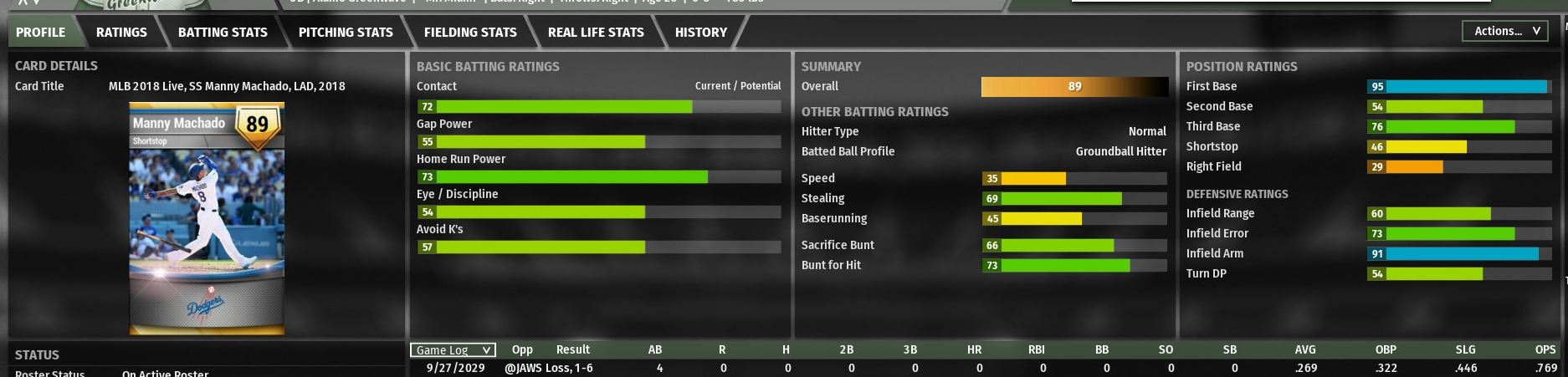Image resolution: width=1568 pixels, height=377 pixels.
Task: Expand the Game Log dropdown
Action: (453, 350)
